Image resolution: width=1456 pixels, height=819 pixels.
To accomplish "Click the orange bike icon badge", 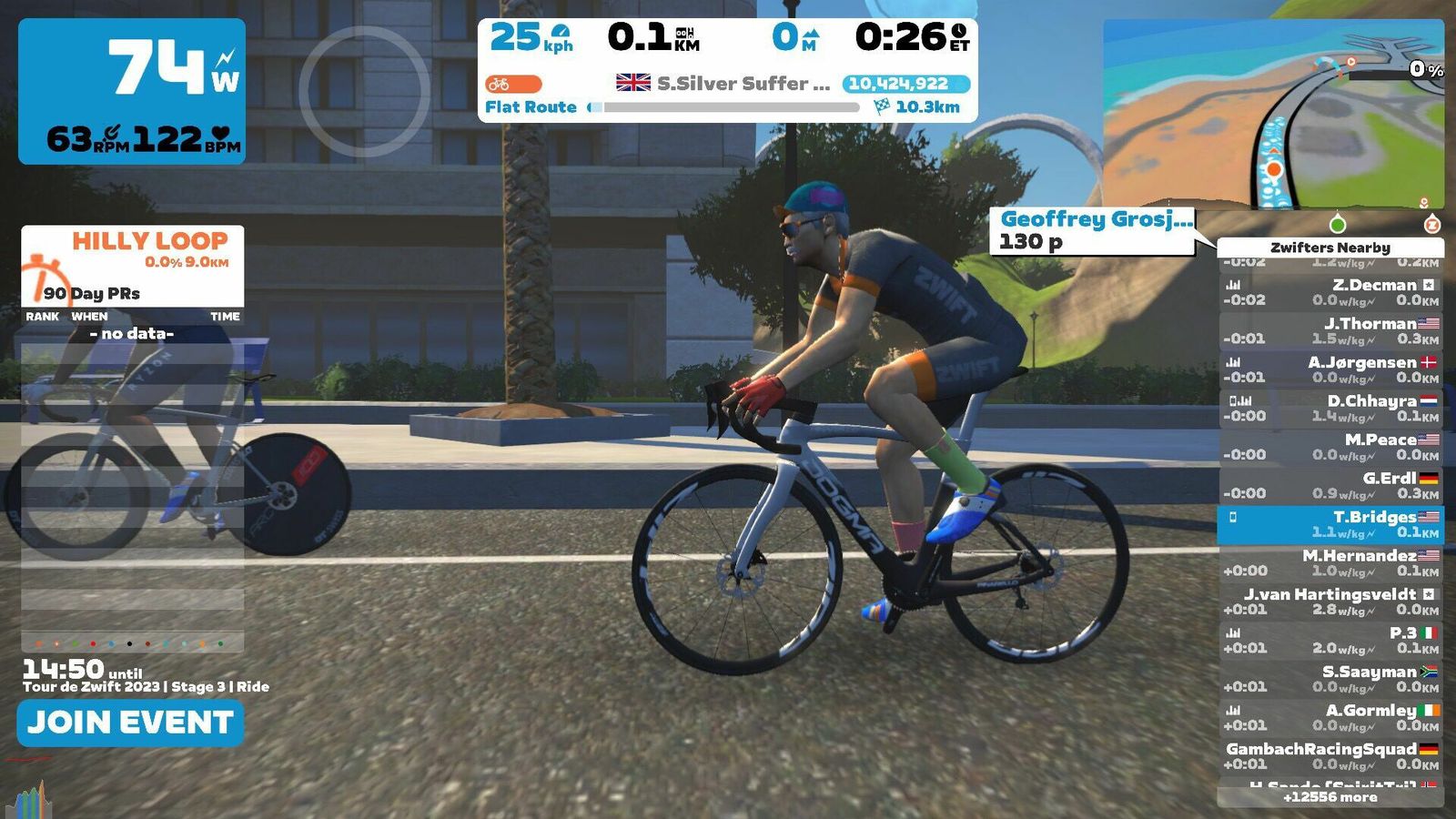I will pos(513,84).
